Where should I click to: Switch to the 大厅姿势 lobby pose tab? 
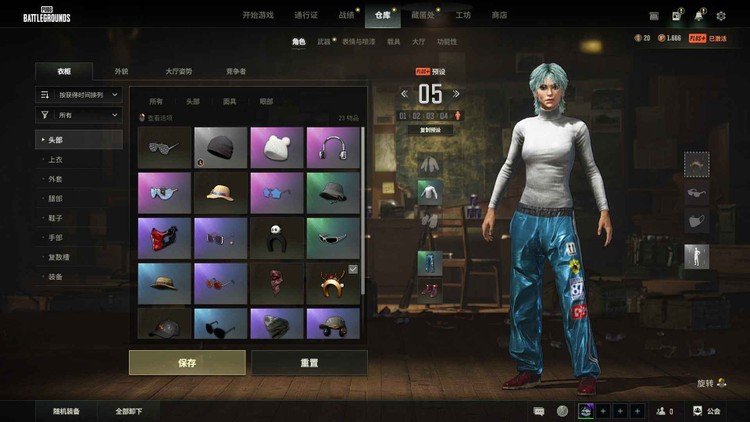(x=178, y=72)
